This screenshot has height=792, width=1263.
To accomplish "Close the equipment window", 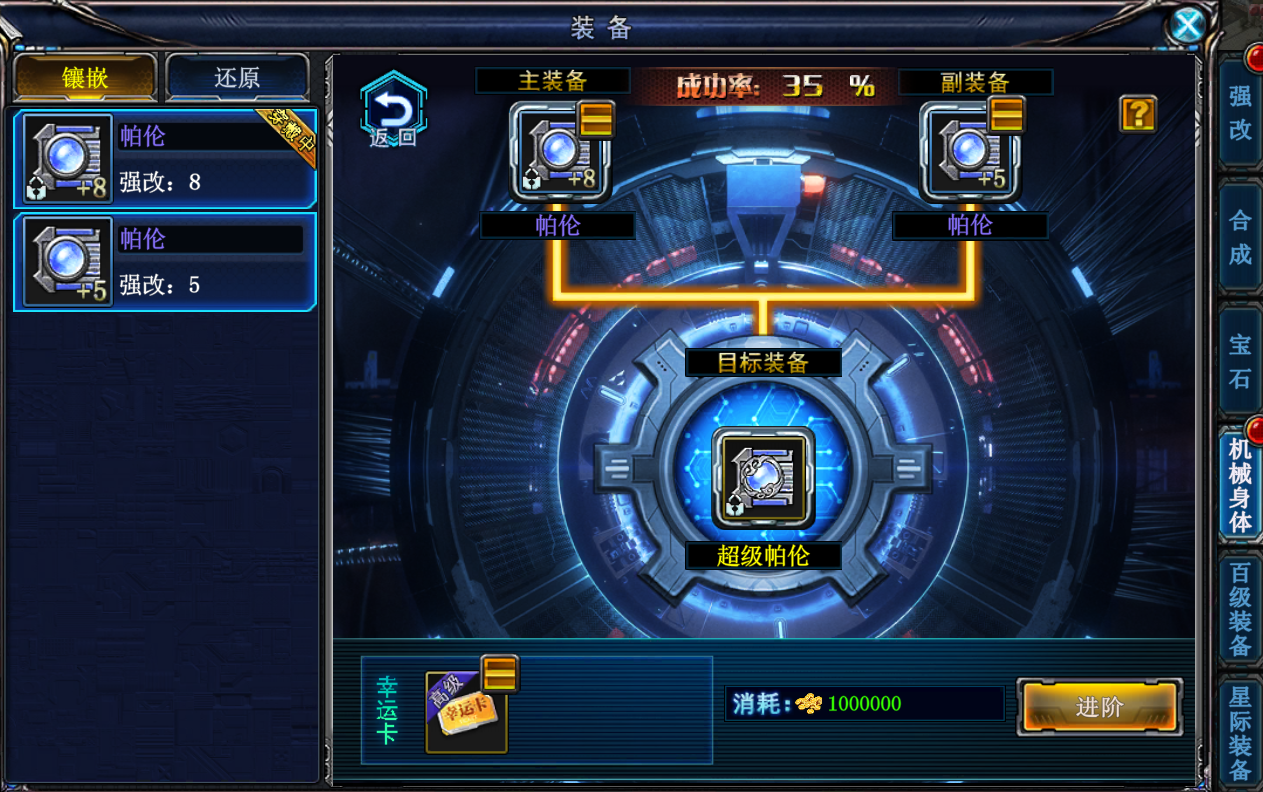I will [x=1187, y=25].
